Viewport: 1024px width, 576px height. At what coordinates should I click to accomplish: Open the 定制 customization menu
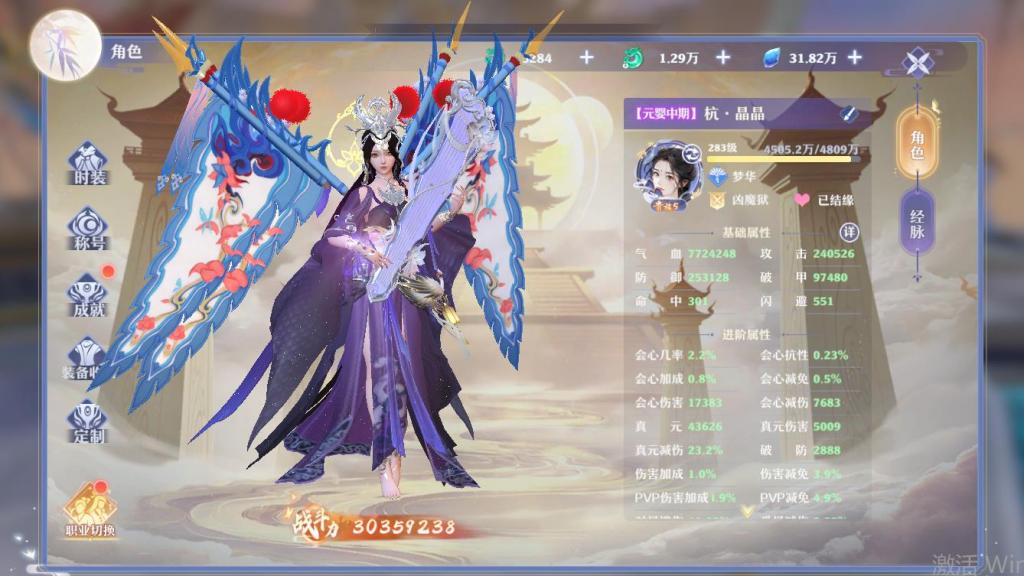[x=89, y=424]
